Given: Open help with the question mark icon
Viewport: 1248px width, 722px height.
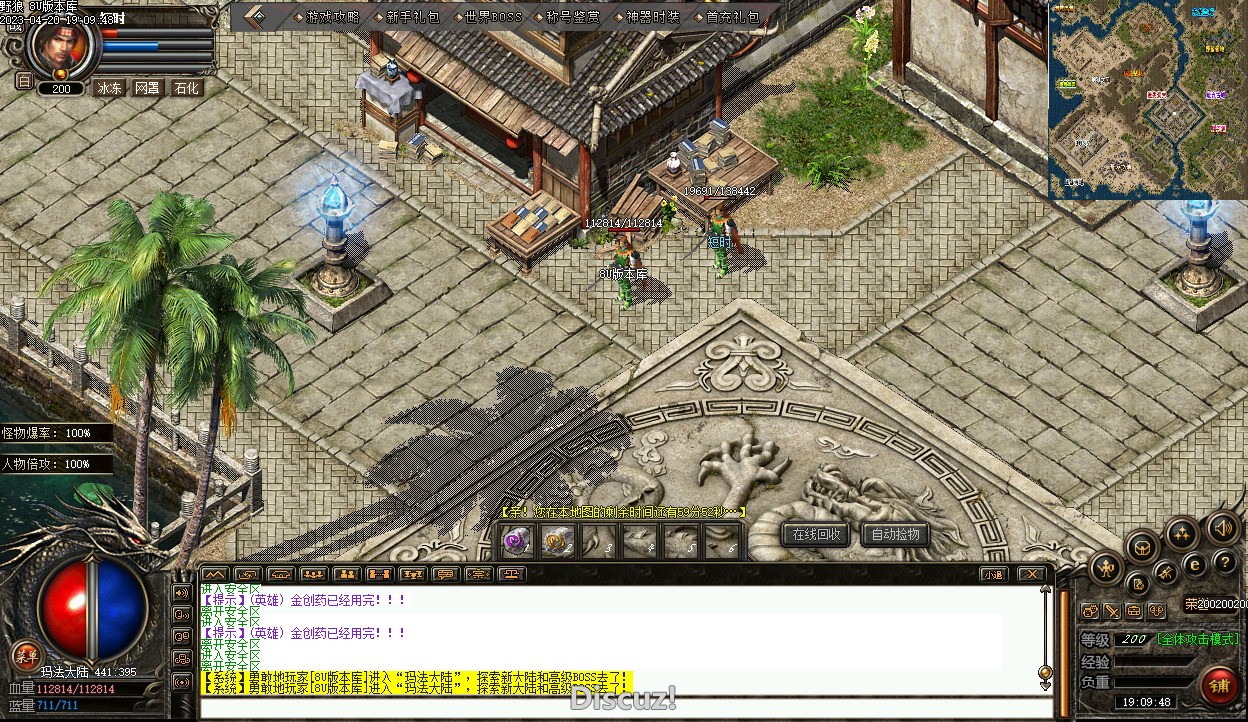Looking at the screenshot, I should coord(1223,563).
